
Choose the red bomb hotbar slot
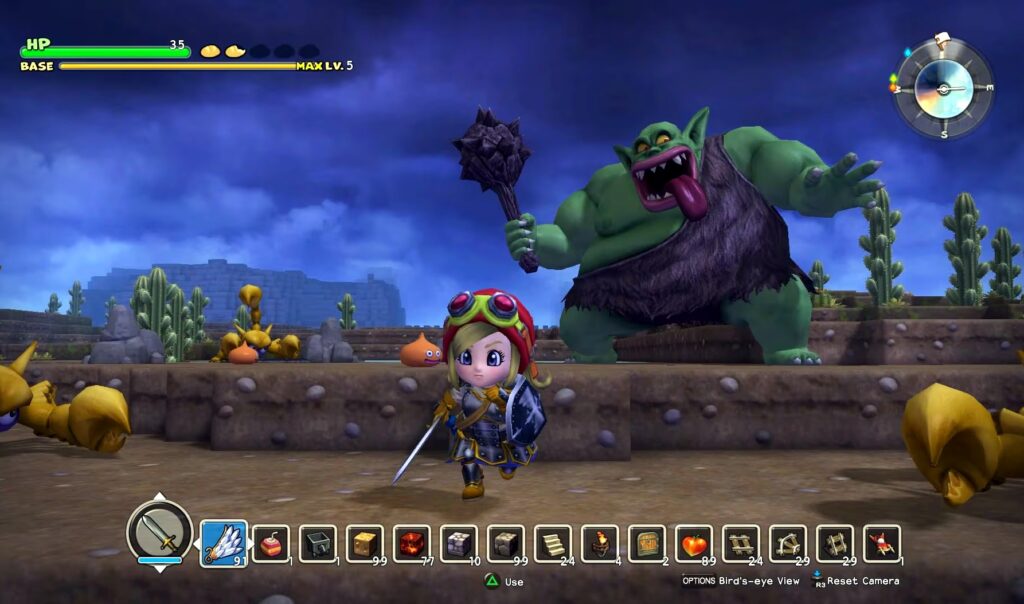click(271, 543)
